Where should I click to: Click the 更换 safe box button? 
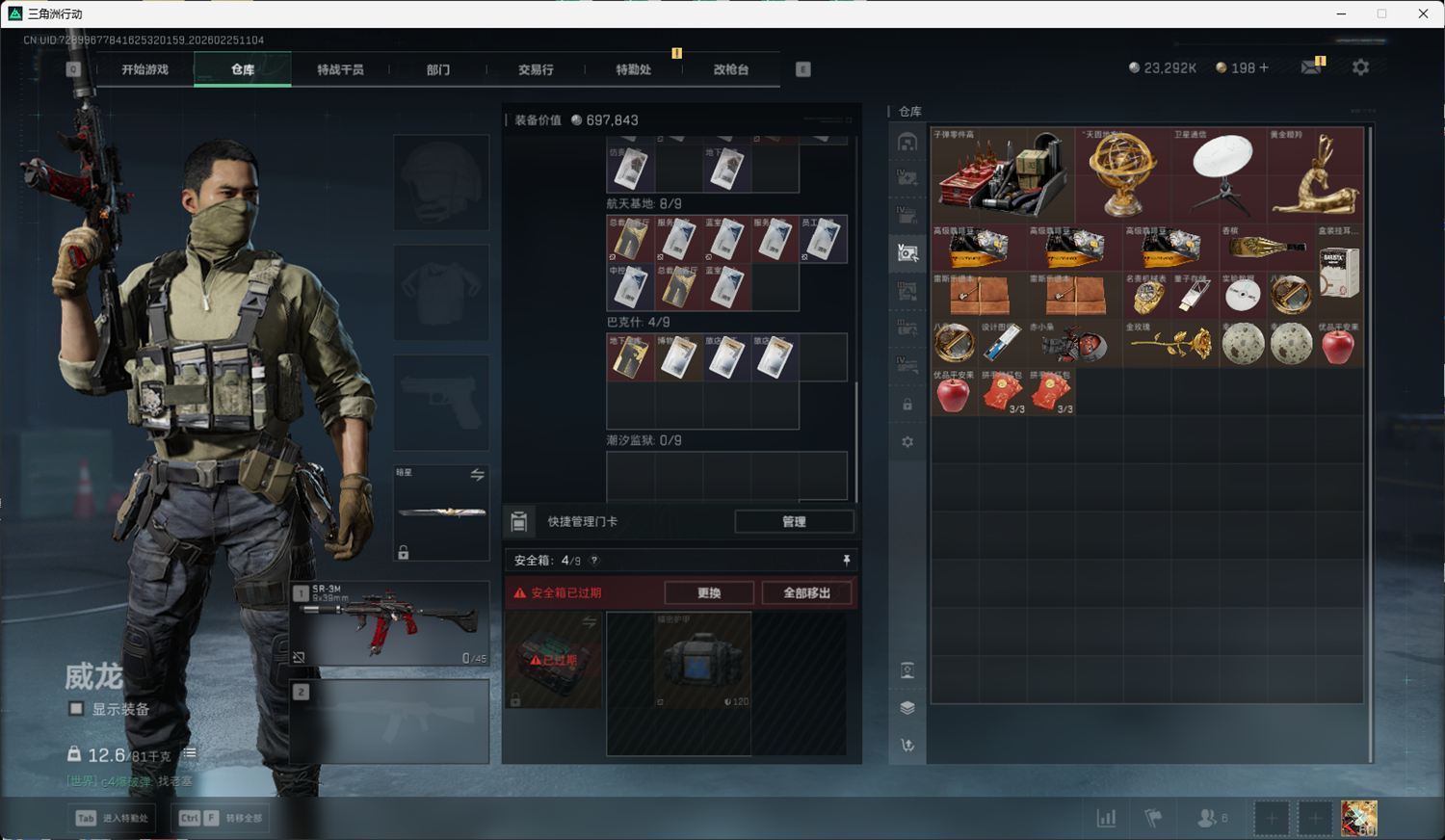709,592
